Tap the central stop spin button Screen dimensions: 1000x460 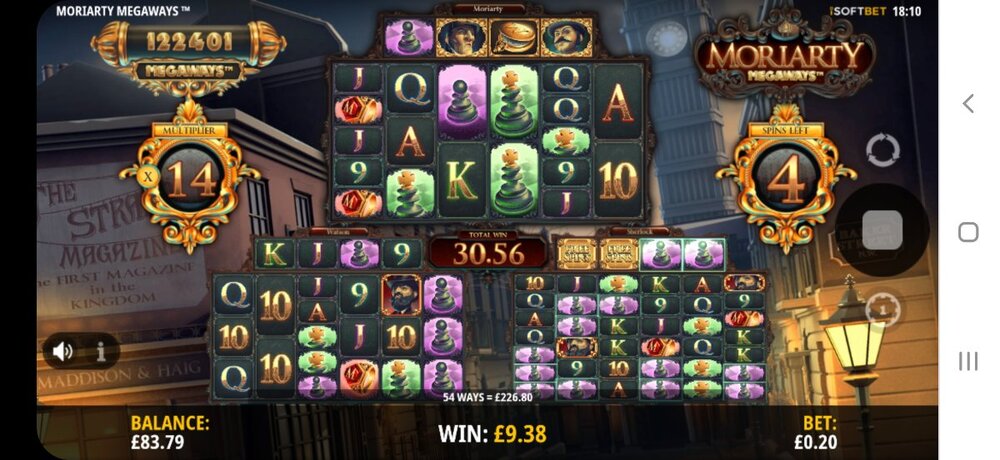pyautogui.click(x=882, y=230)
